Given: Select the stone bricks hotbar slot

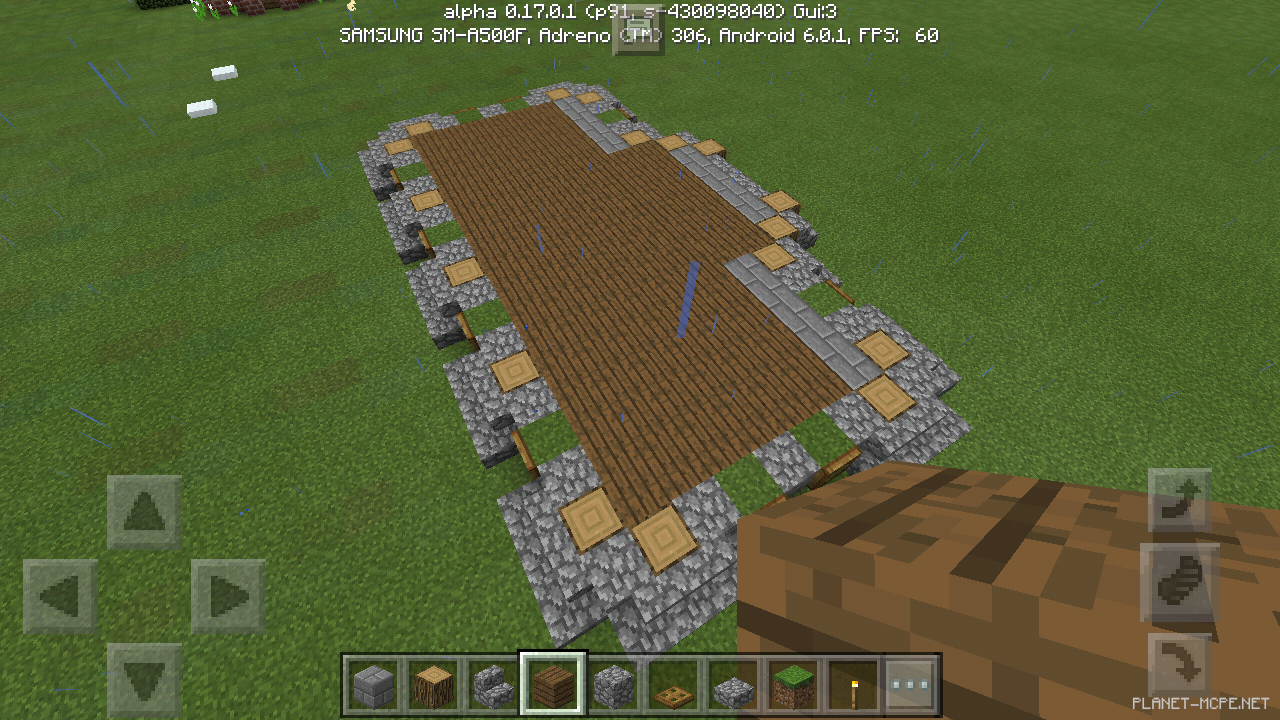Looking at the screenshot, I should 373,685.
